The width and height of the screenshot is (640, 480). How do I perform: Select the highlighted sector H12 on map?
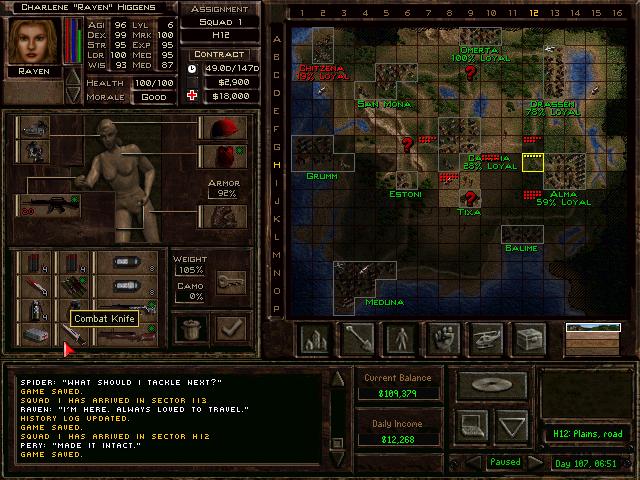(532, 163)
